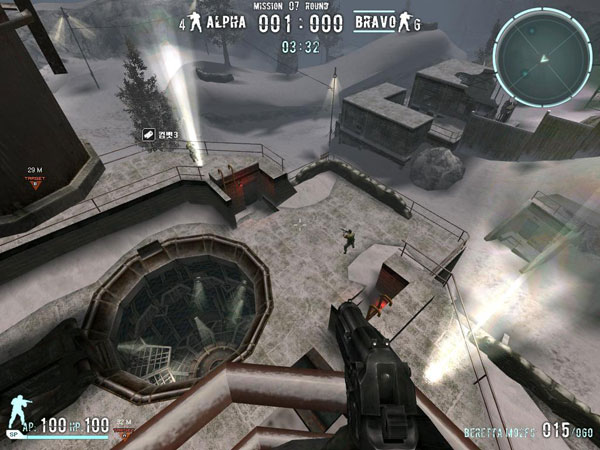Select the Bravo team soldier icon
Viewport: 600px width, 450px height.
(x=402, y=20)
